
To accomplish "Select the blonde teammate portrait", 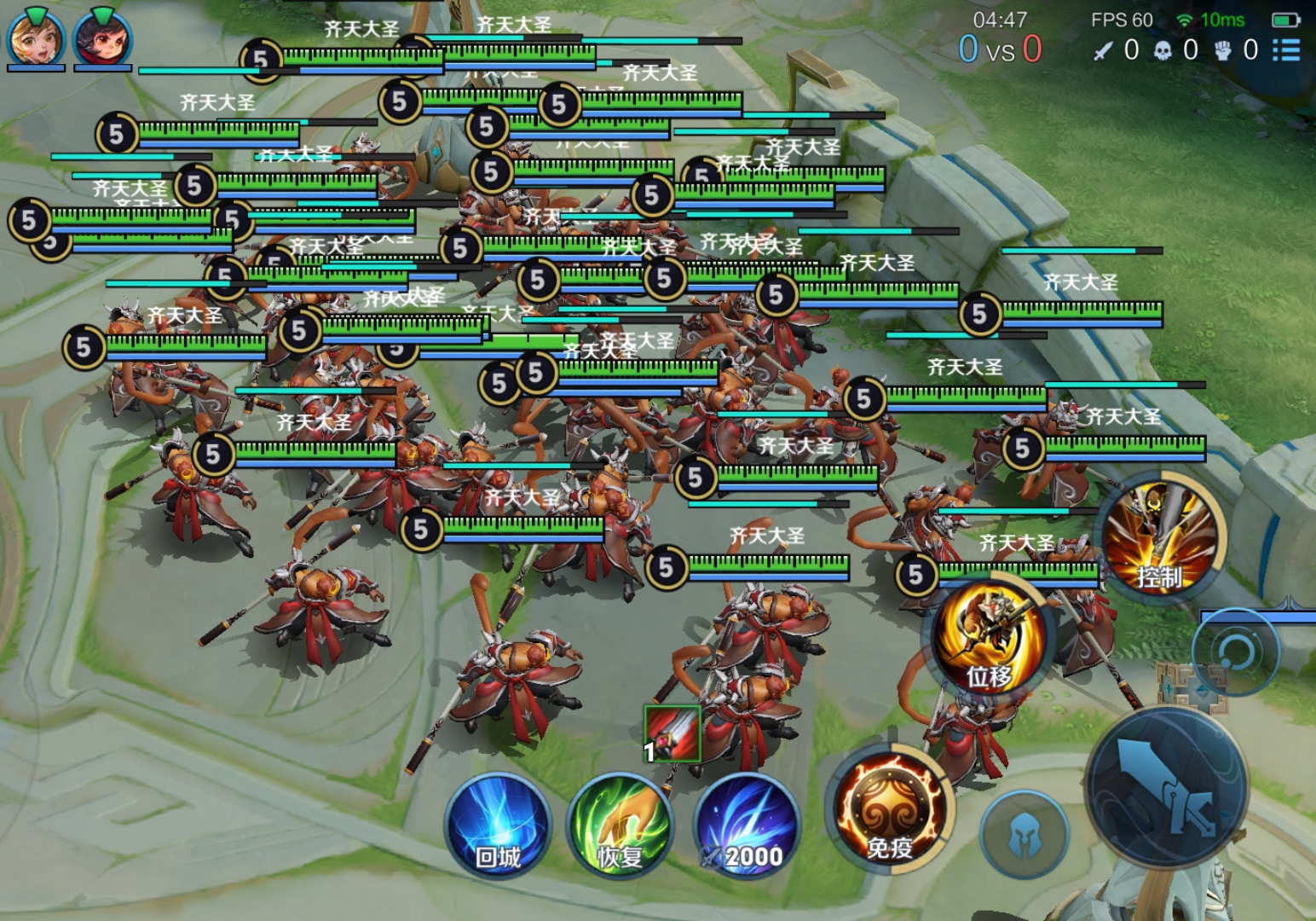I will (x=35, y=38).
